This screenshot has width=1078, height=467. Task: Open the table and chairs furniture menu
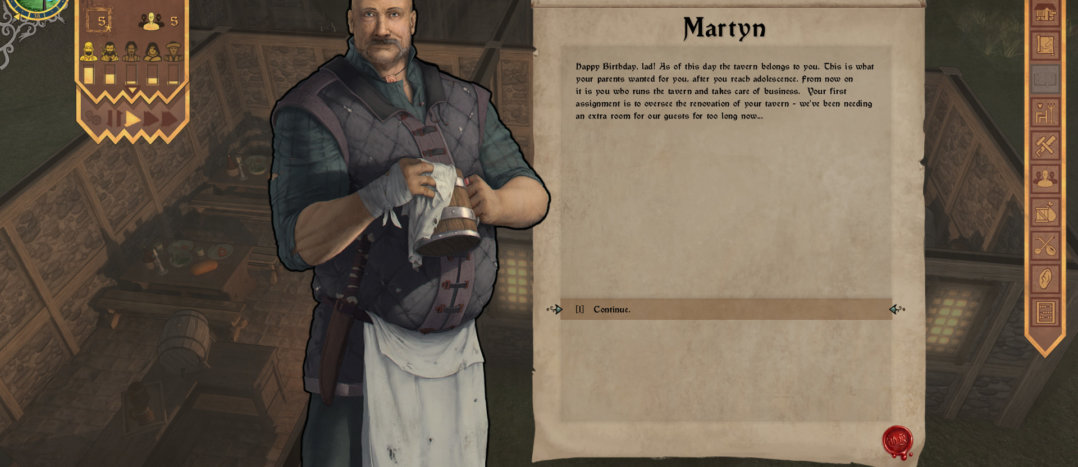[x=1045, y=112]
